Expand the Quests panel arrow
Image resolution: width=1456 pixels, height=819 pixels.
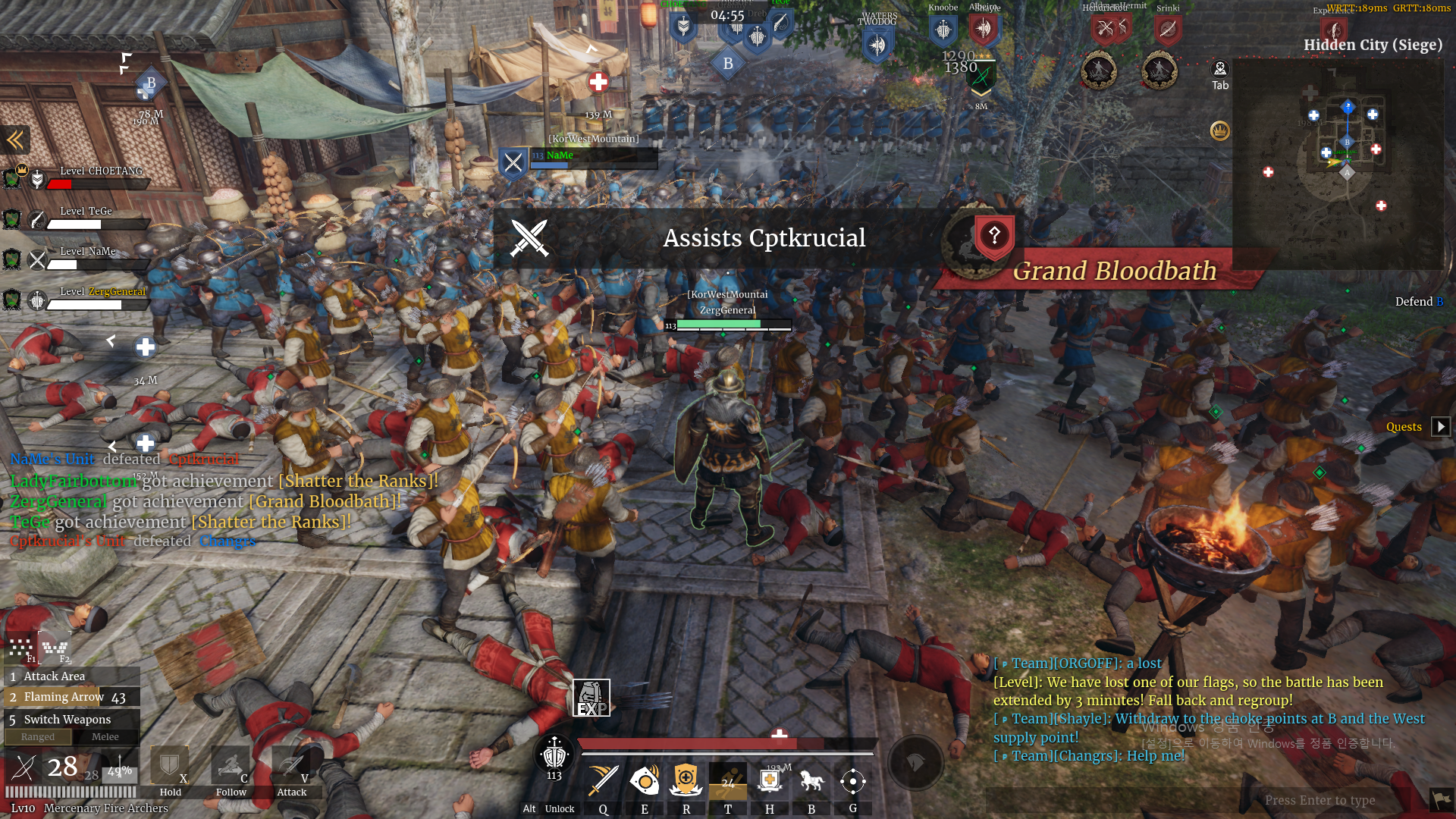point(1441,427)
